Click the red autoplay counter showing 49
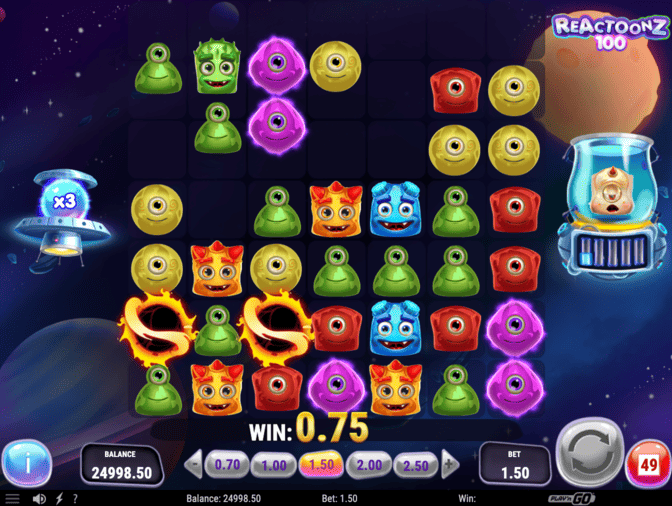This screenshot has height=506, width=672. click(x=645, y=465)
